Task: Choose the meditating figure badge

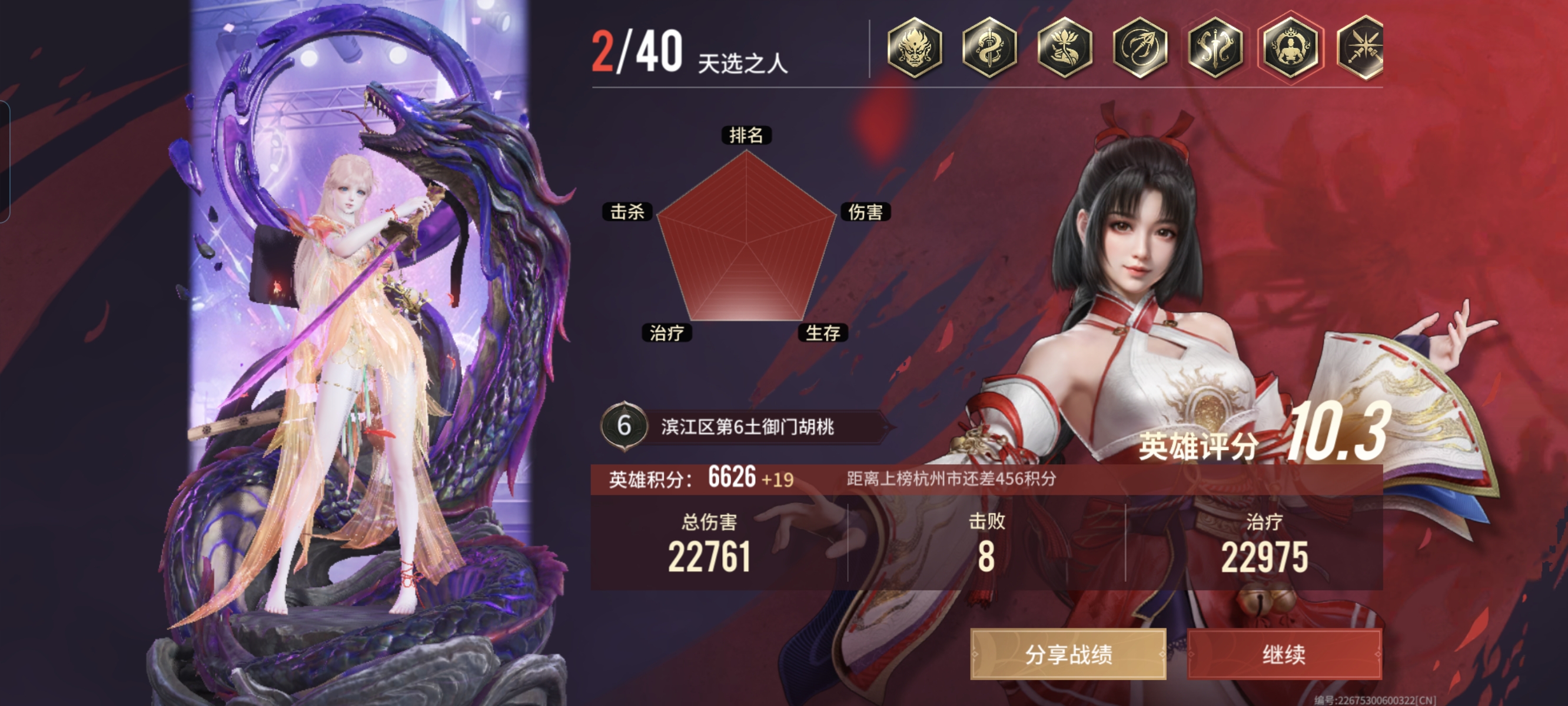Action: point(1290,48)
